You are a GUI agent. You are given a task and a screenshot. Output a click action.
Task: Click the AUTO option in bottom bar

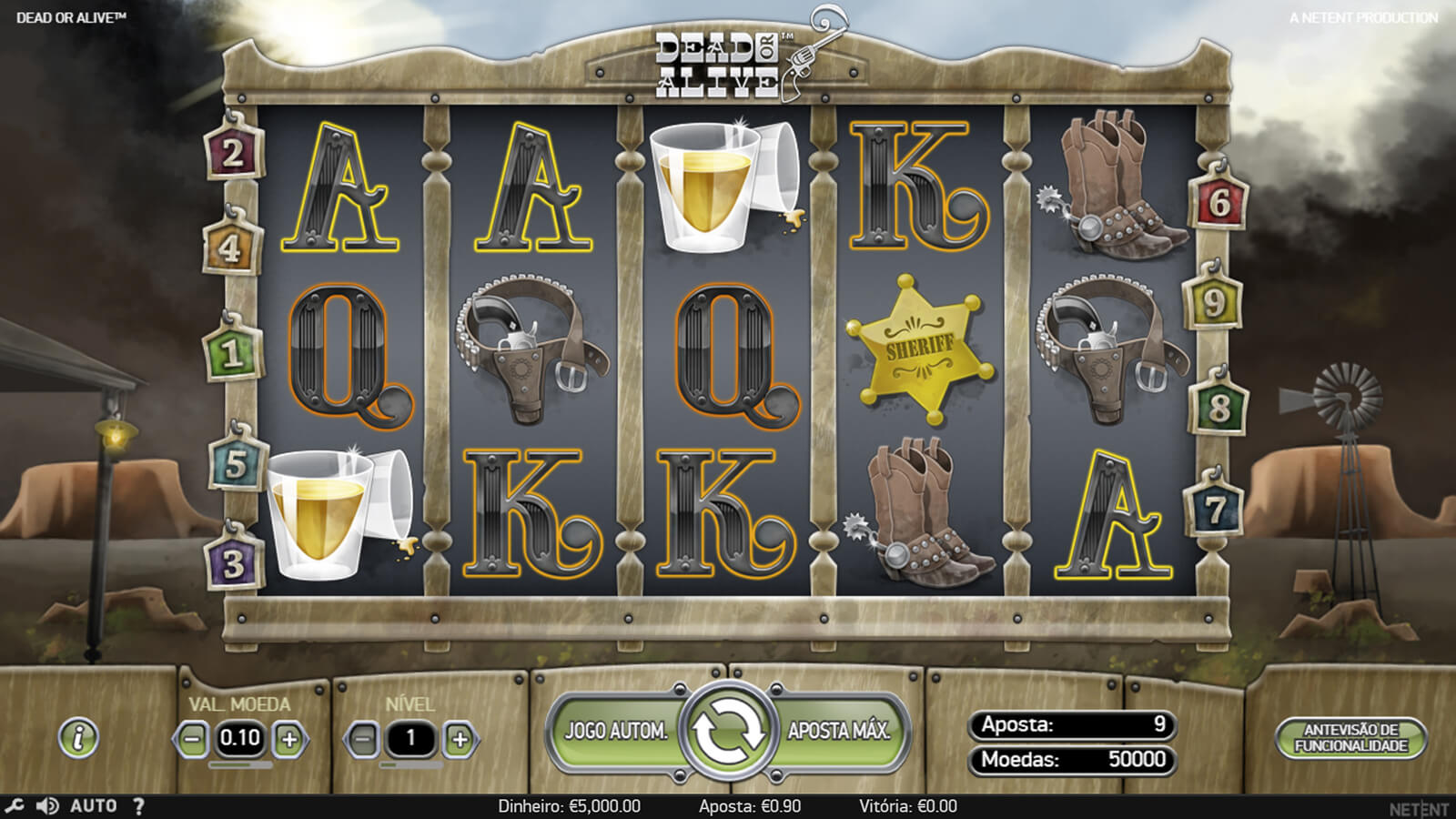[x=94, y=806]
